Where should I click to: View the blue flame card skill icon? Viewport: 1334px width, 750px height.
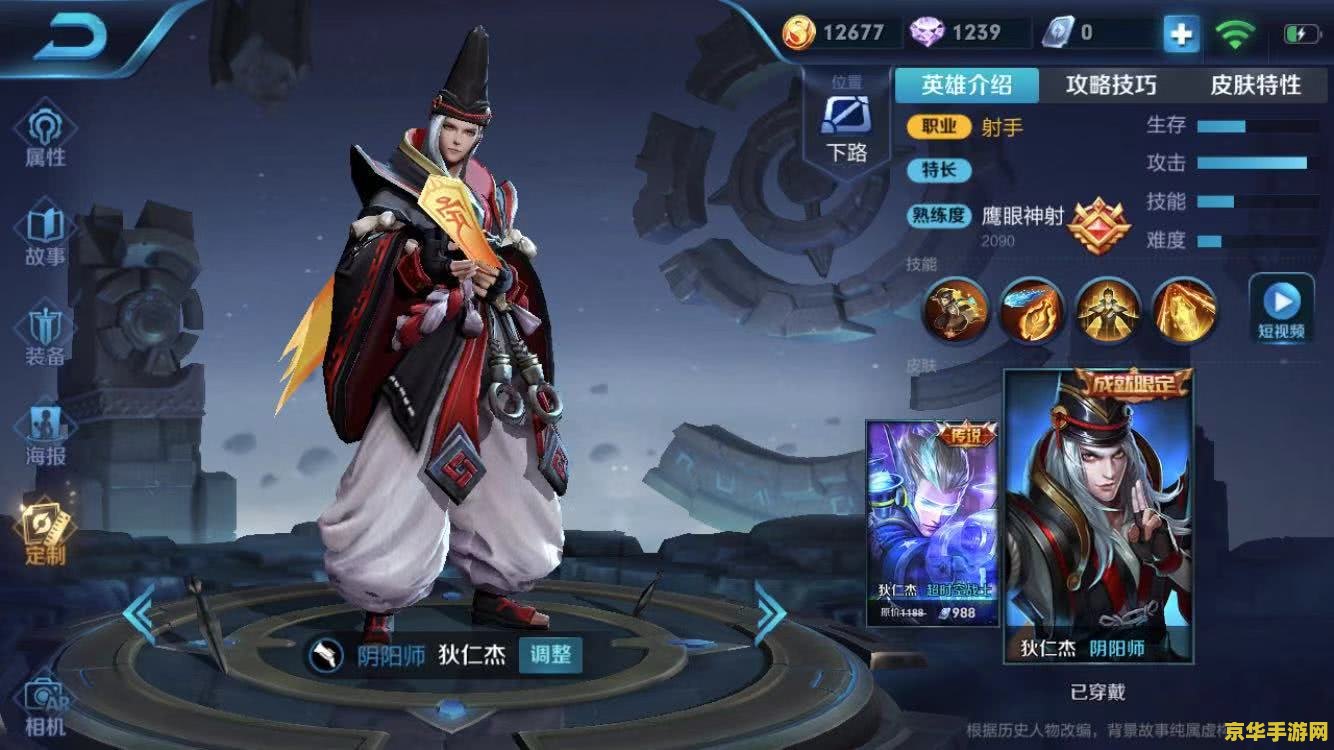click(1032, 311)
